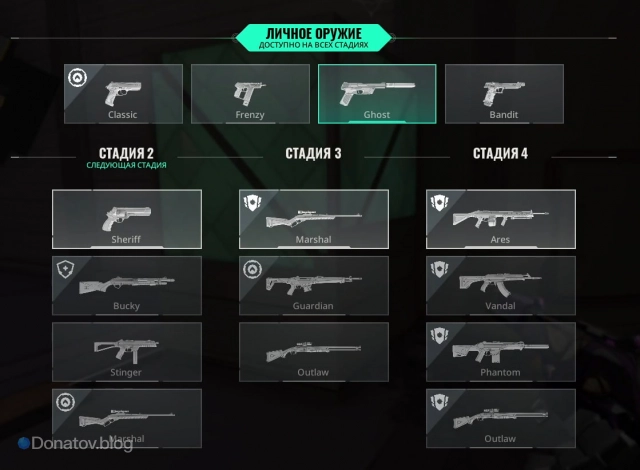The height and width of the screenshot is (470, 640).
Task: Select the Outlaw under Стадия 4
Action: pyautogui.click(x=501, y=417)
